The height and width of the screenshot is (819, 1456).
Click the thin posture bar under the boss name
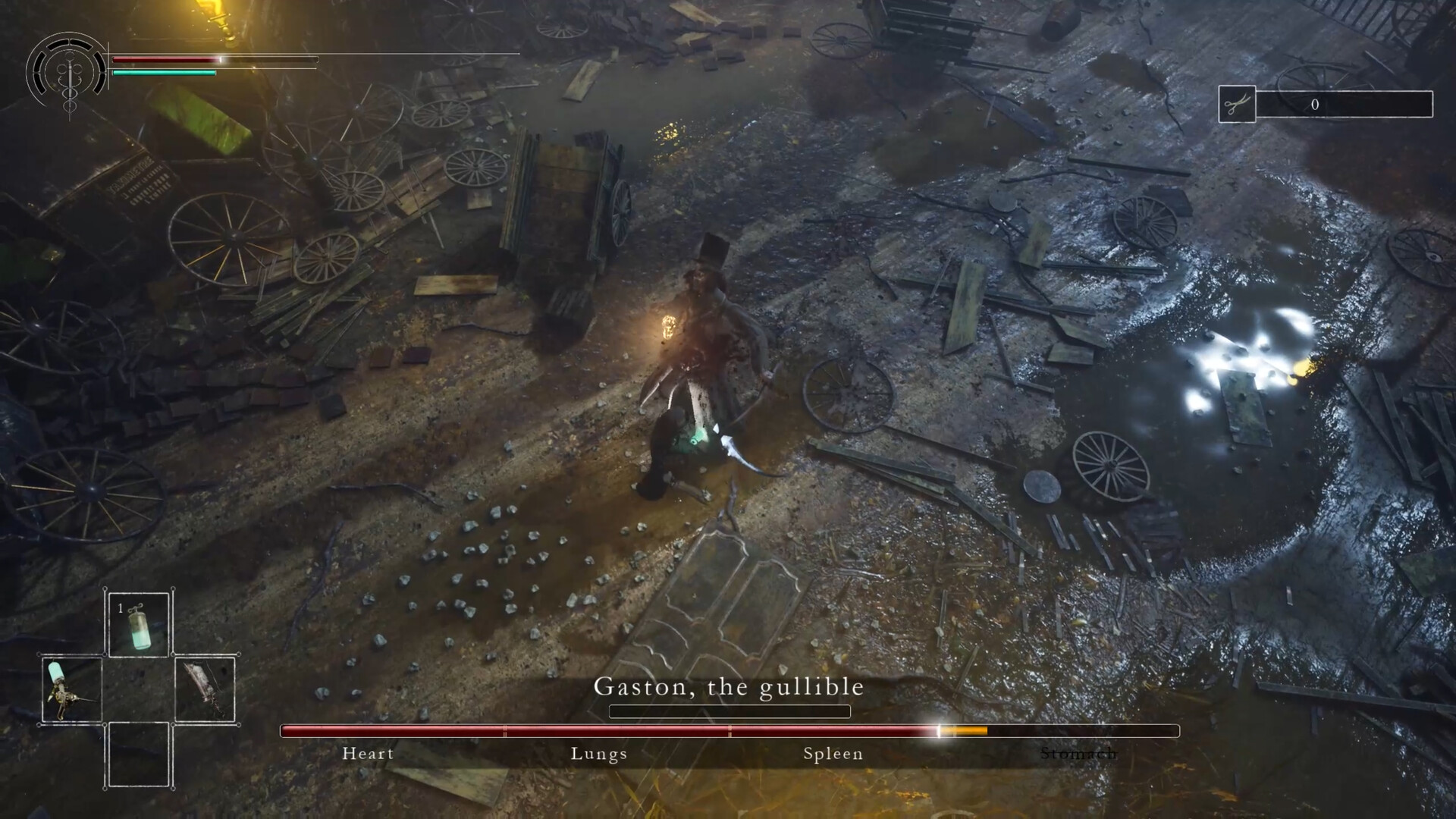click(x=730, y=711)
